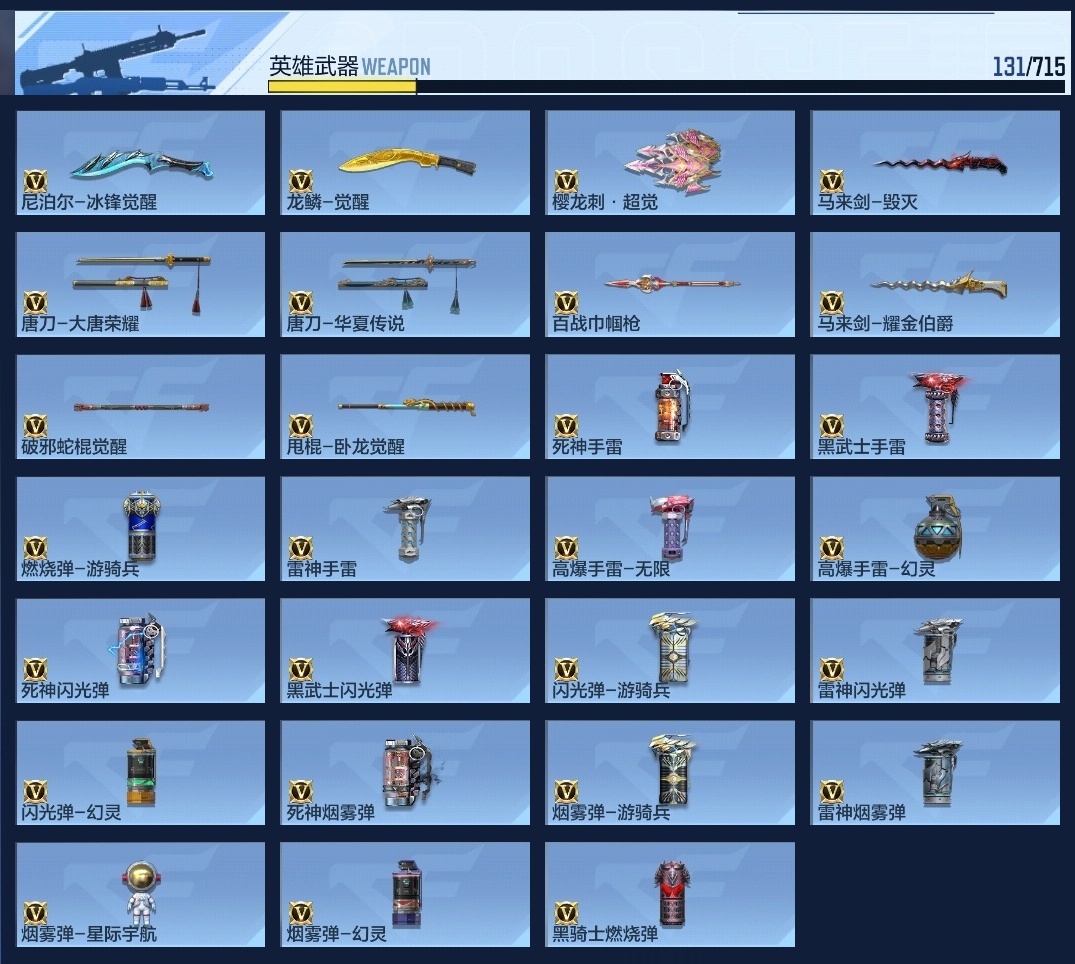
Task: Pick the 燃烧弹-游骑兵 incendiary
Action: click(x=141, y=529)
